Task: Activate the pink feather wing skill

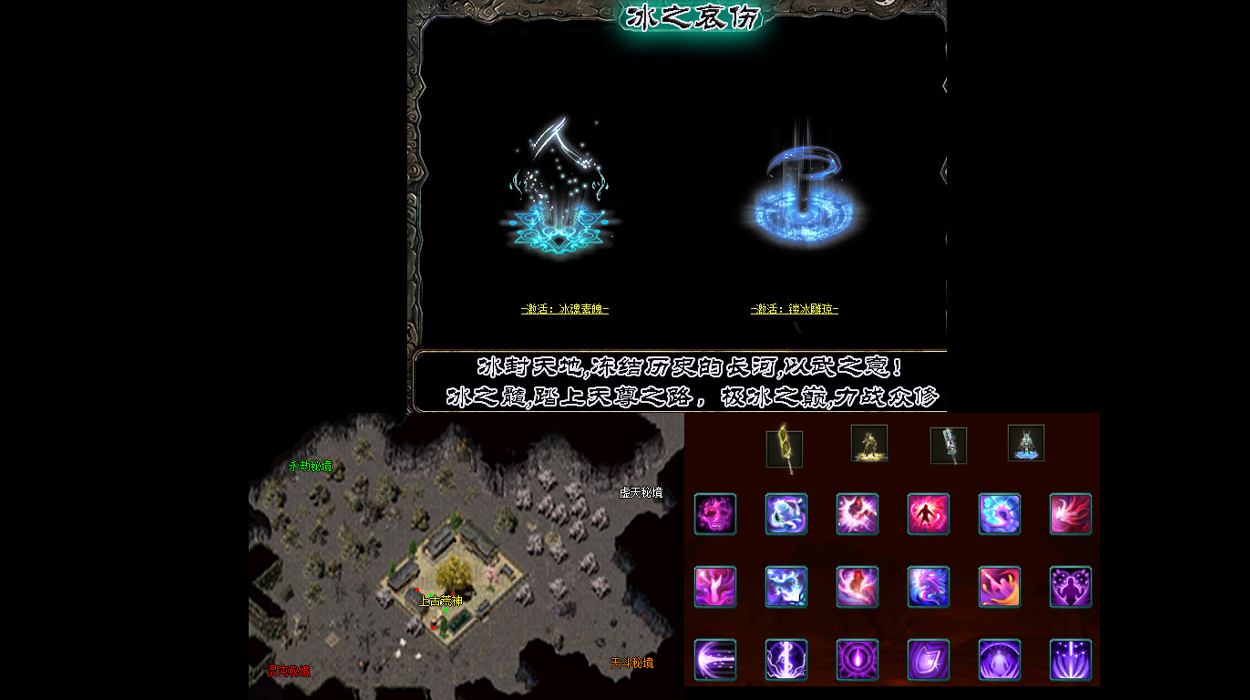Action: click(1070, 514)
